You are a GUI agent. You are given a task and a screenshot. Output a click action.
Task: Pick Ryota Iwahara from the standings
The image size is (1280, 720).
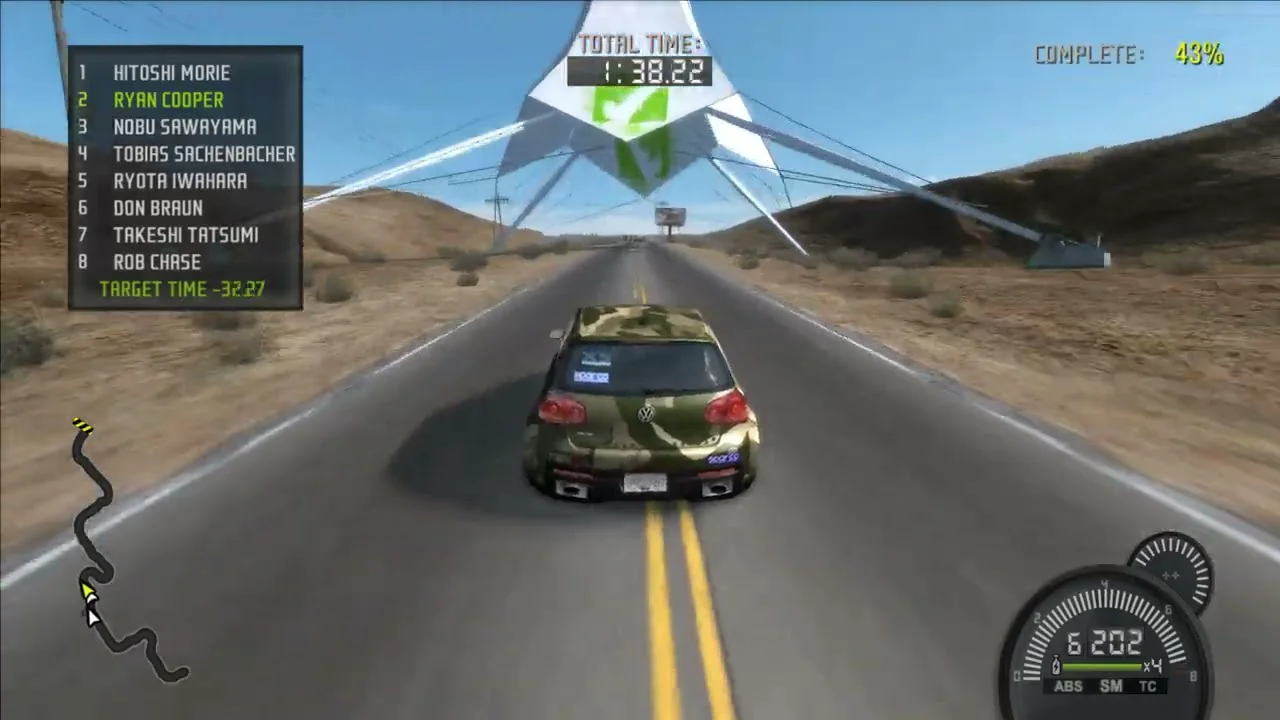click(x=180, y=181)
